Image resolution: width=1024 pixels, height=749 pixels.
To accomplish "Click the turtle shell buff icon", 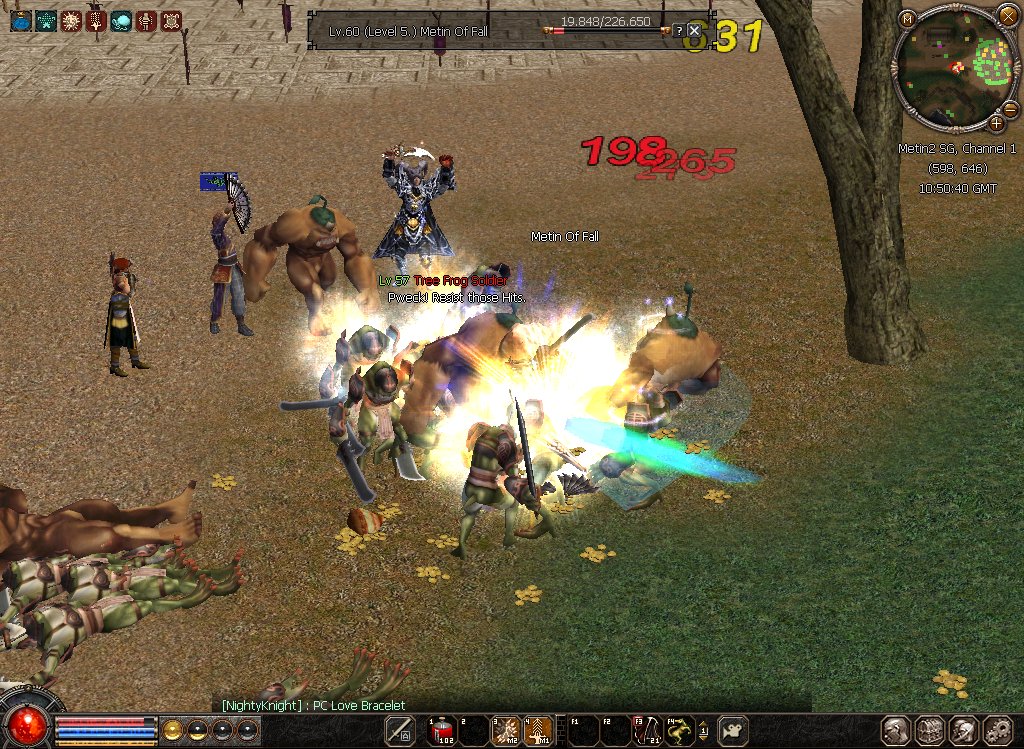I will click(x=172, y=21).
